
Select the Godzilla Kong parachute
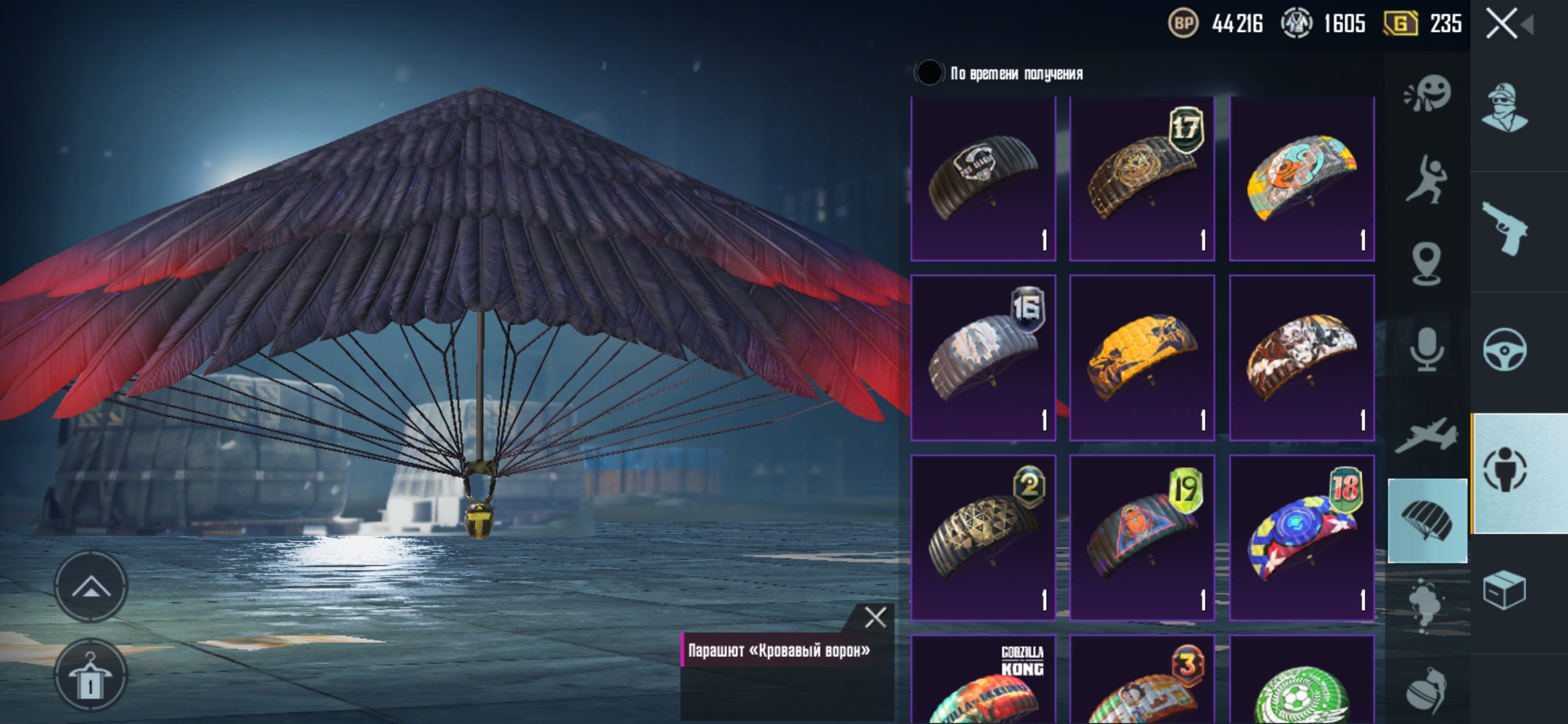983,680
